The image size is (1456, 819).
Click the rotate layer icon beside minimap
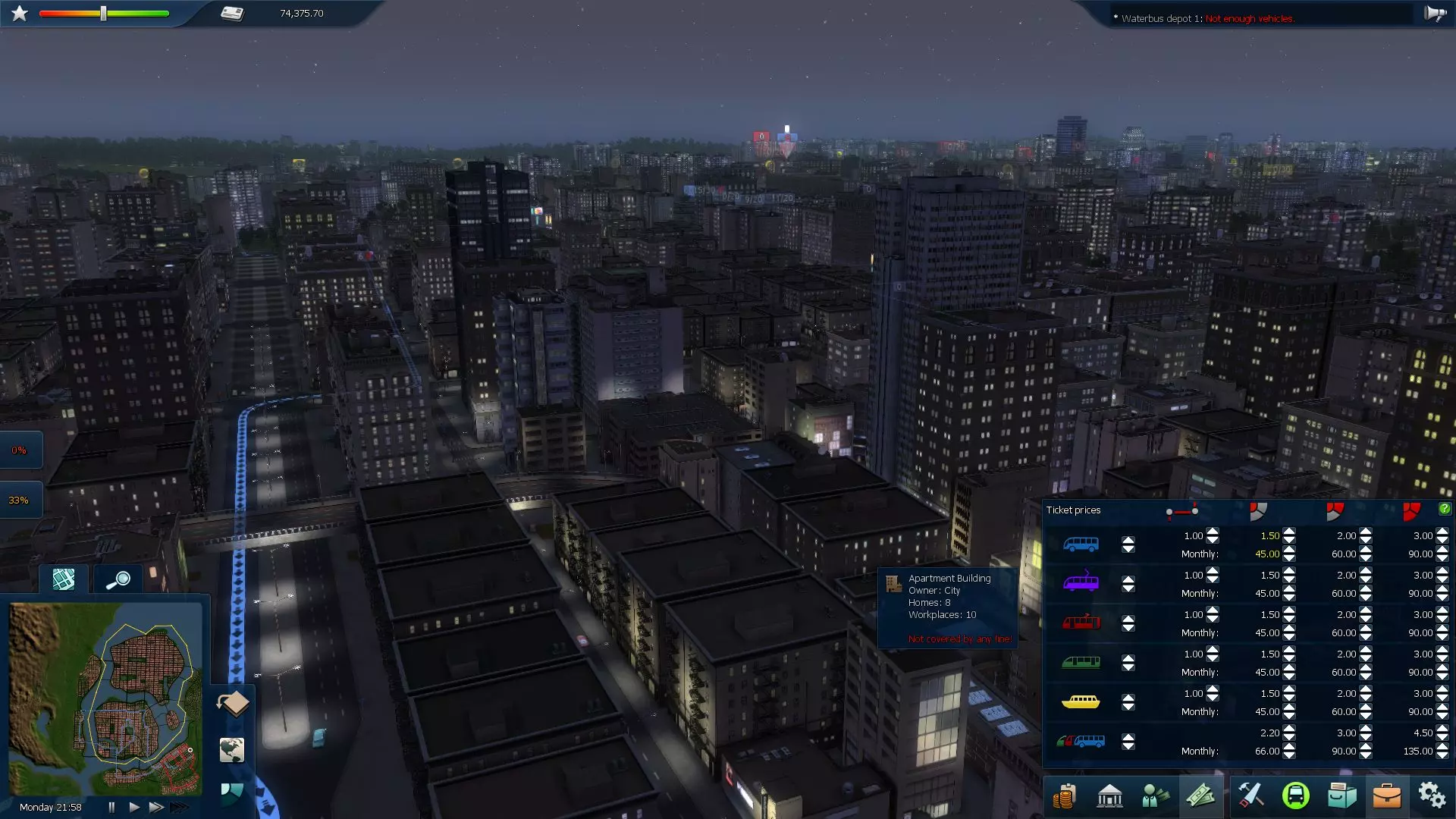(233, 703)
